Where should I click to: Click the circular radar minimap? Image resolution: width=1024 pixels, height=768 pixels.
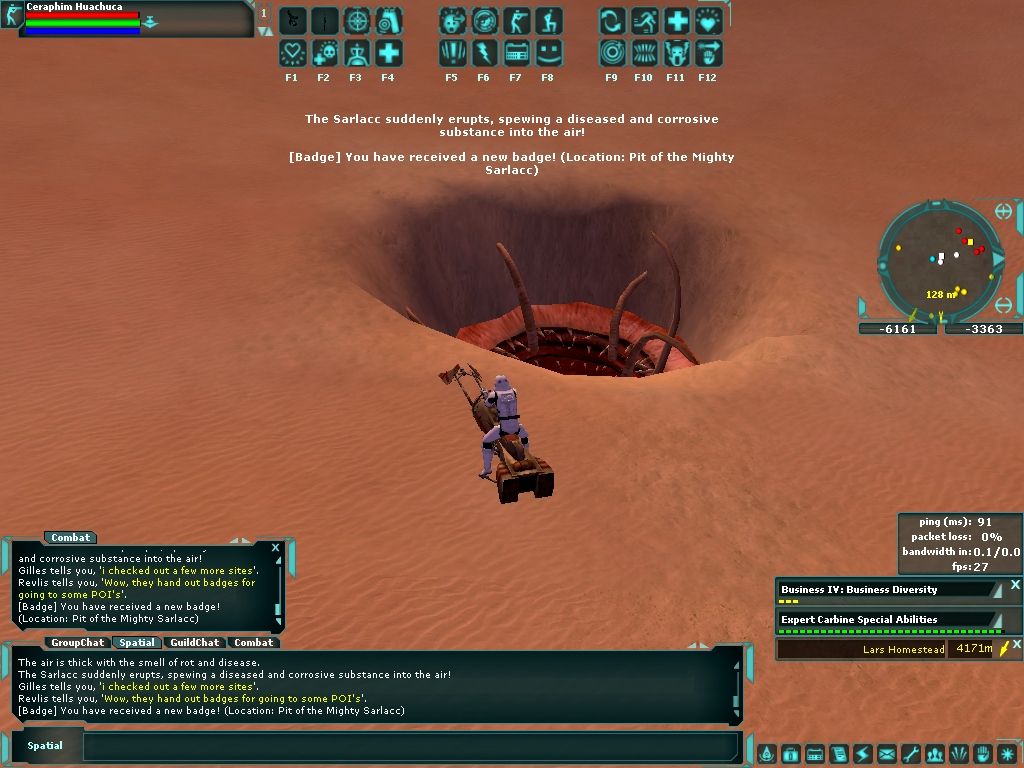point(940,260)
